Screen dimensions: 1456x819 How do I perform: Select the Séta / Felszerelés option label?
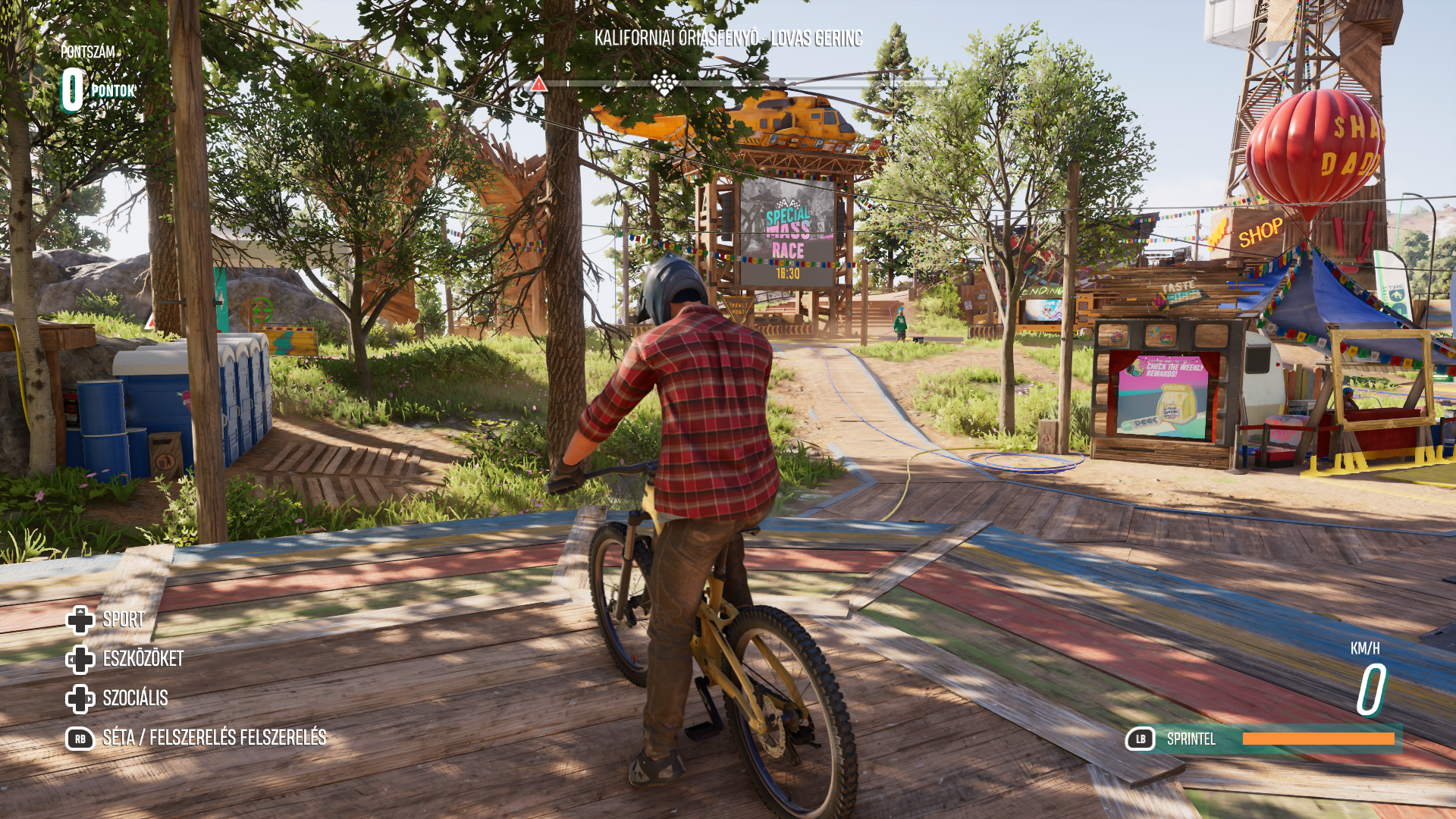pyautogui.click(x=214, y=738)
